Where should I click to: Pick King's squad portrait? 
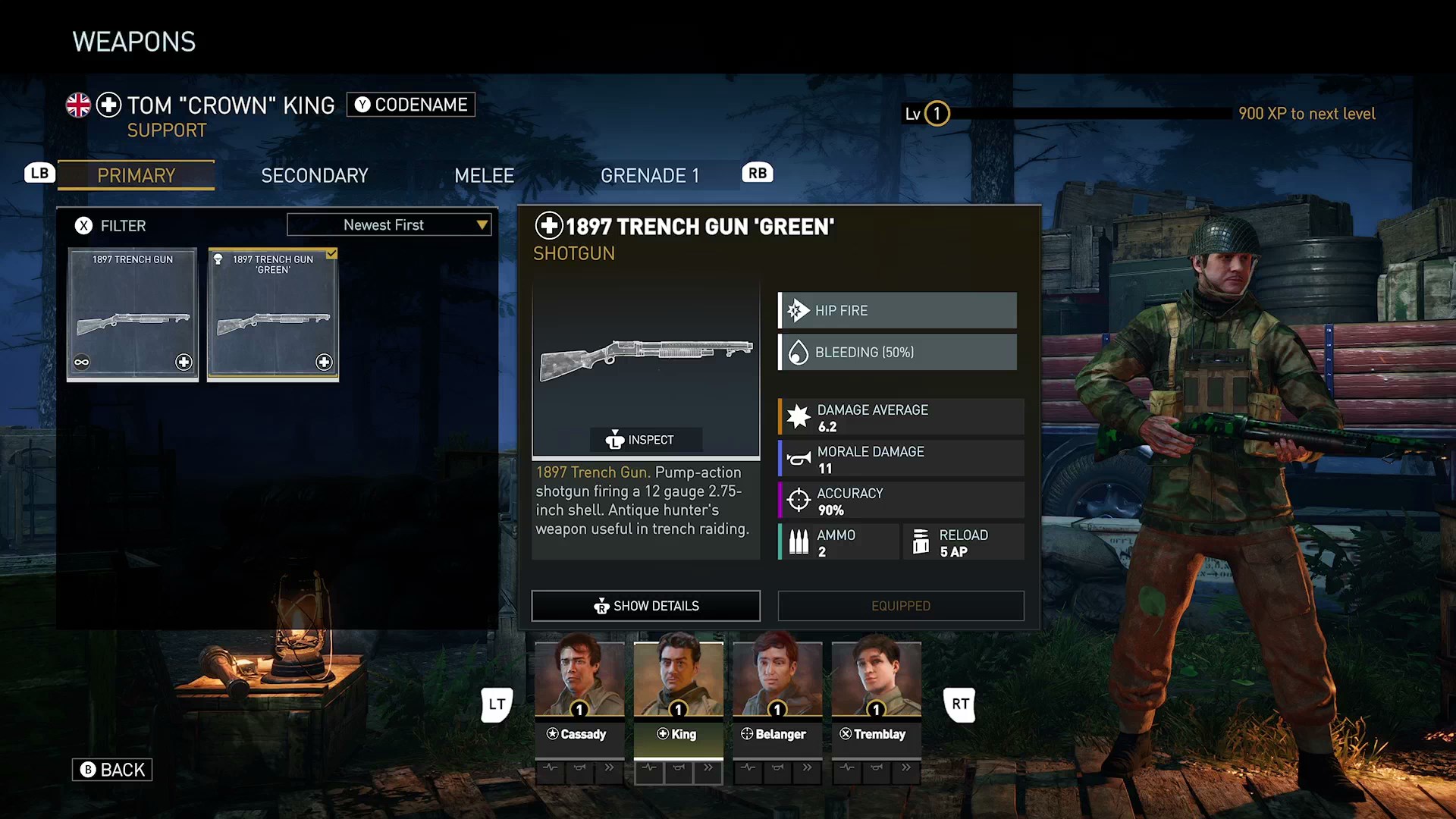678,680
